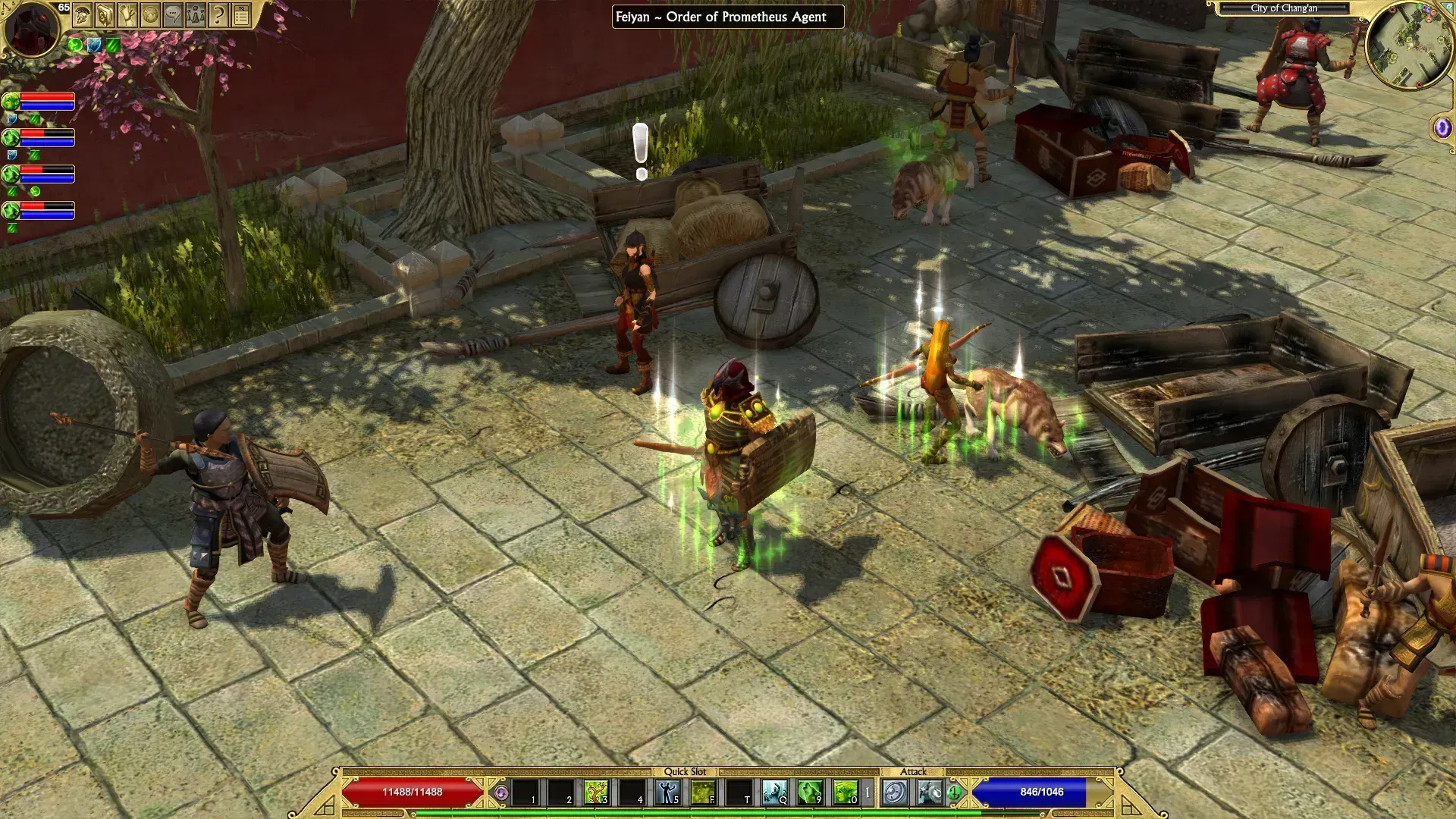The height and width of the screenshot is (819, 1456).
Task: Click the question mark help button
Action: [x=218, y=15]
